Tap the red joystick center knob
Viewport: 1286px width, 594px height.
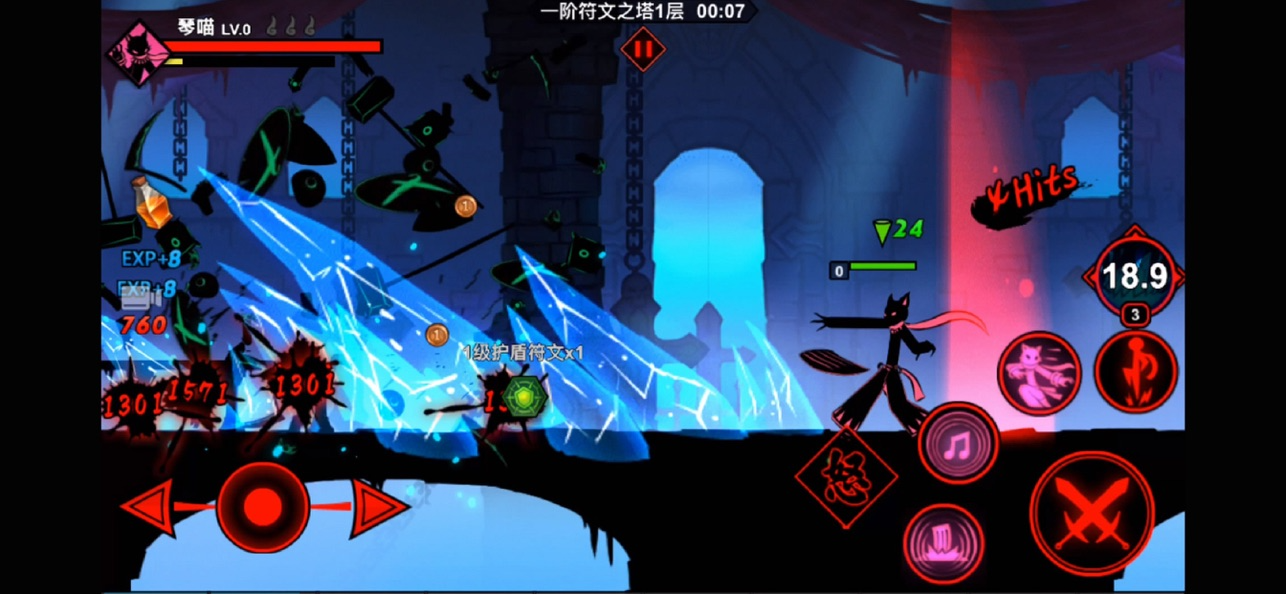point(262,507)
